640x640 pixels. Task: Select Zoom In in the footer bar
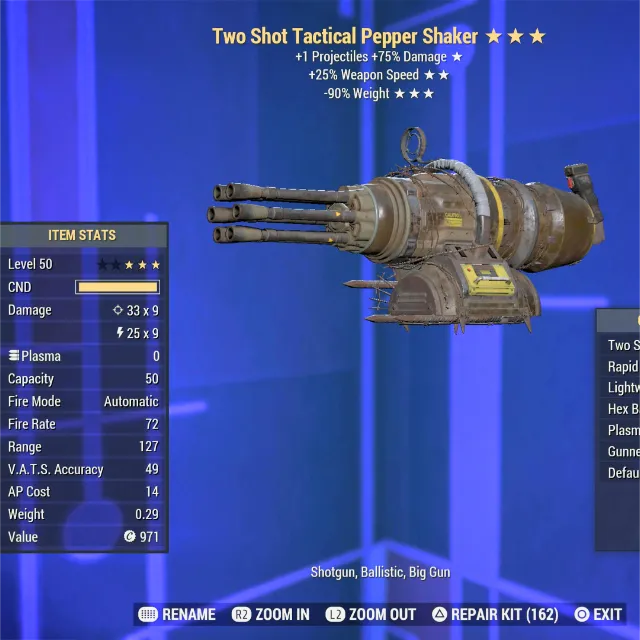272,614
